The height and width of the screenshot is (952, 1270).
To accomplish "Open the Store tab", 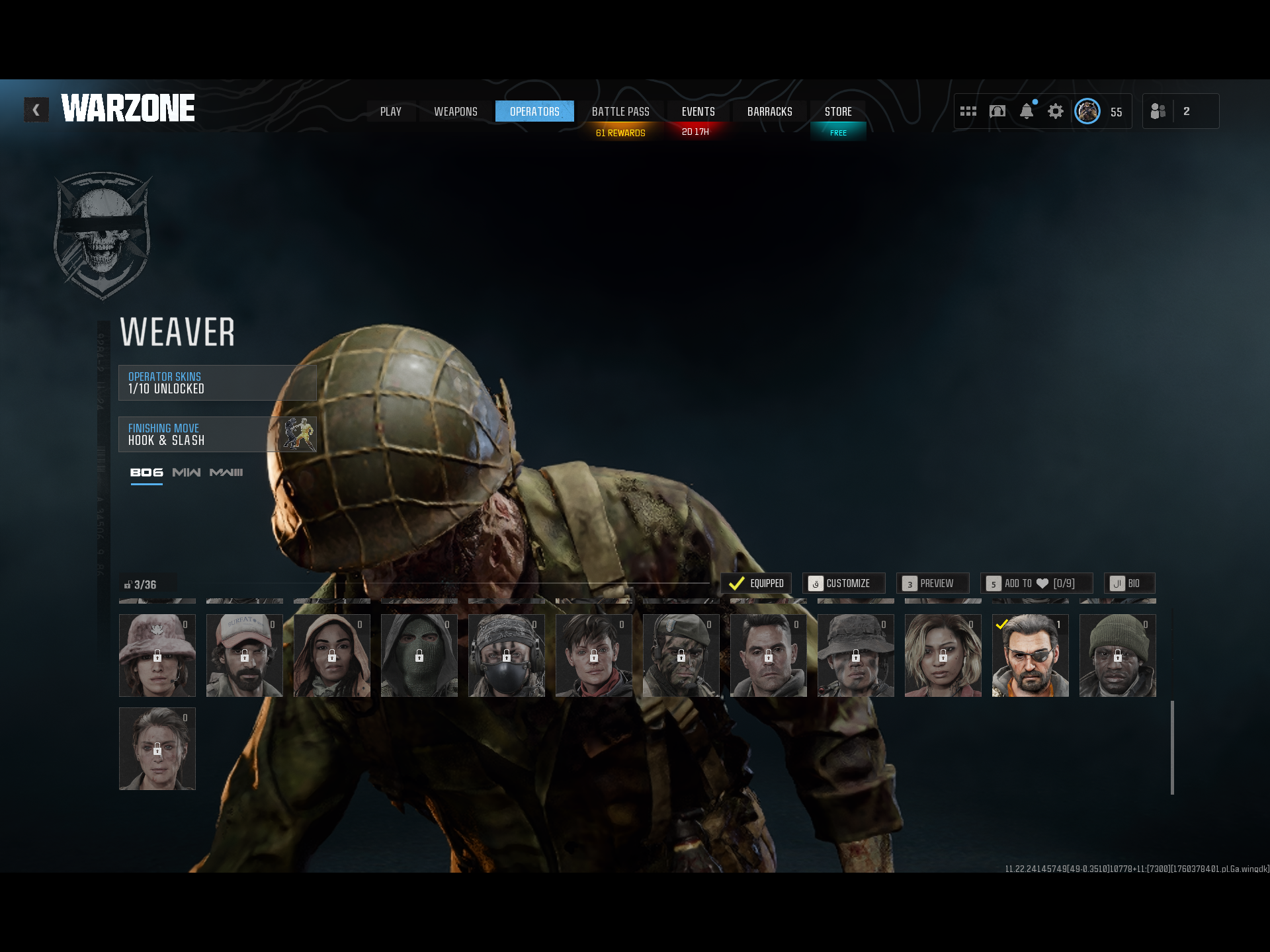I will point(838,112).
